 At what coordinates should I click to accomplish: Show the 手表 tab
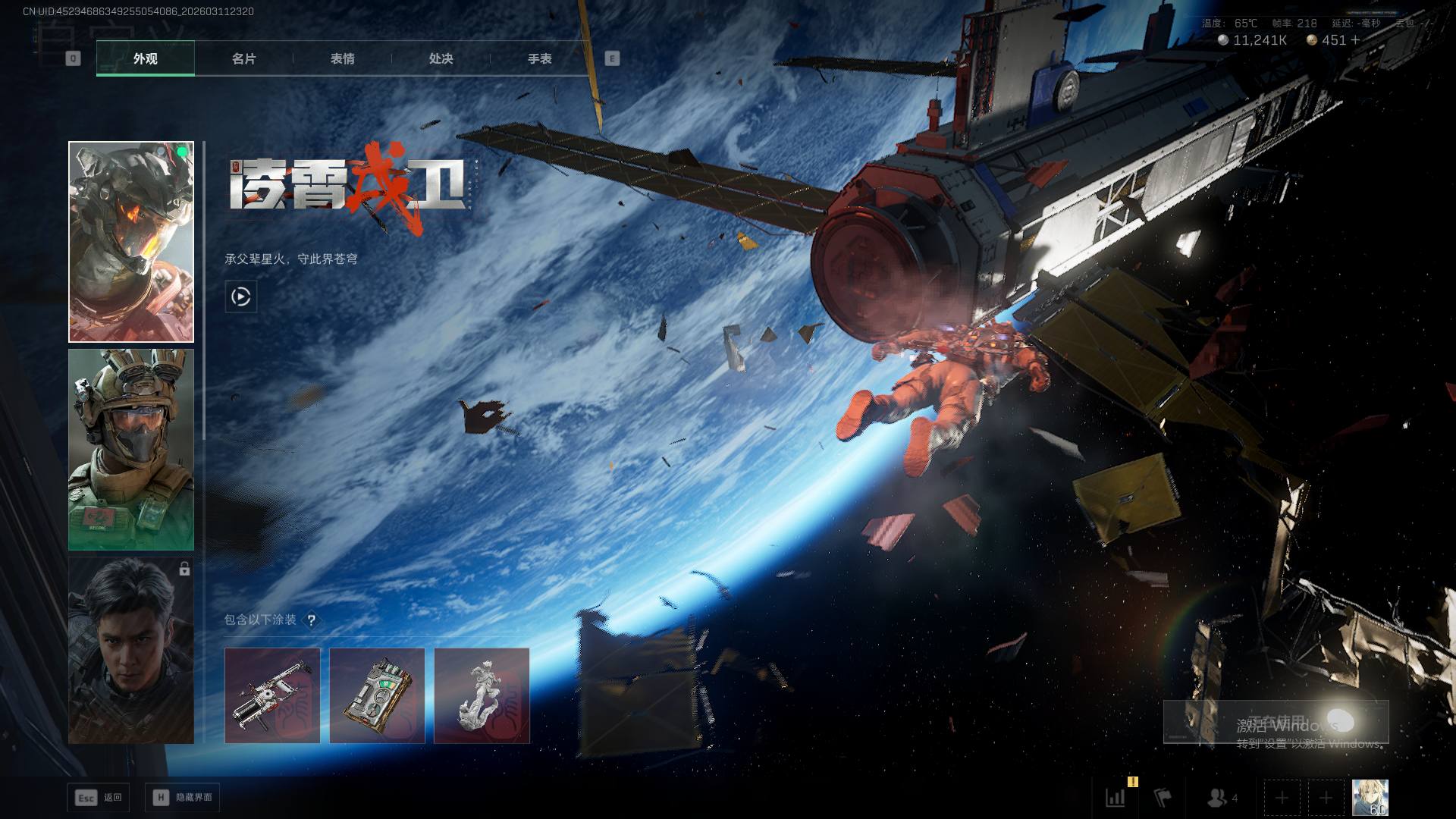(539, 58)
